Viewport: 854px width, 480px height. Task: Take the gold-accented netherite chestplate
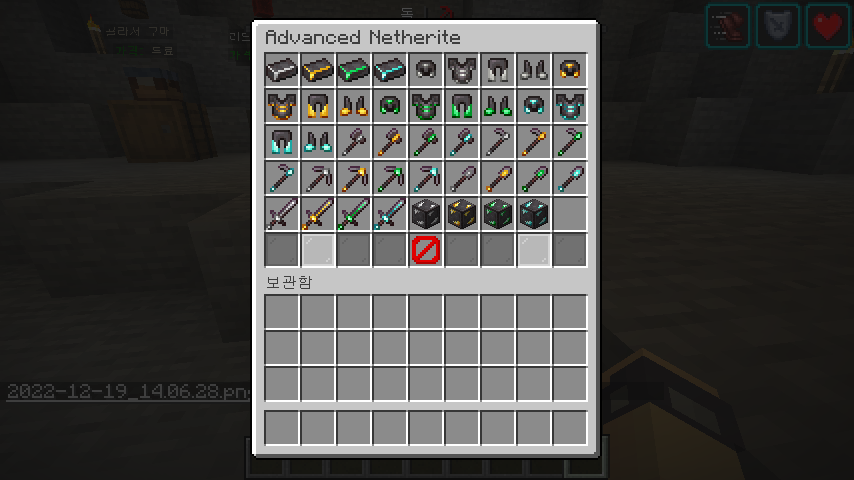[x=282, y=106]
